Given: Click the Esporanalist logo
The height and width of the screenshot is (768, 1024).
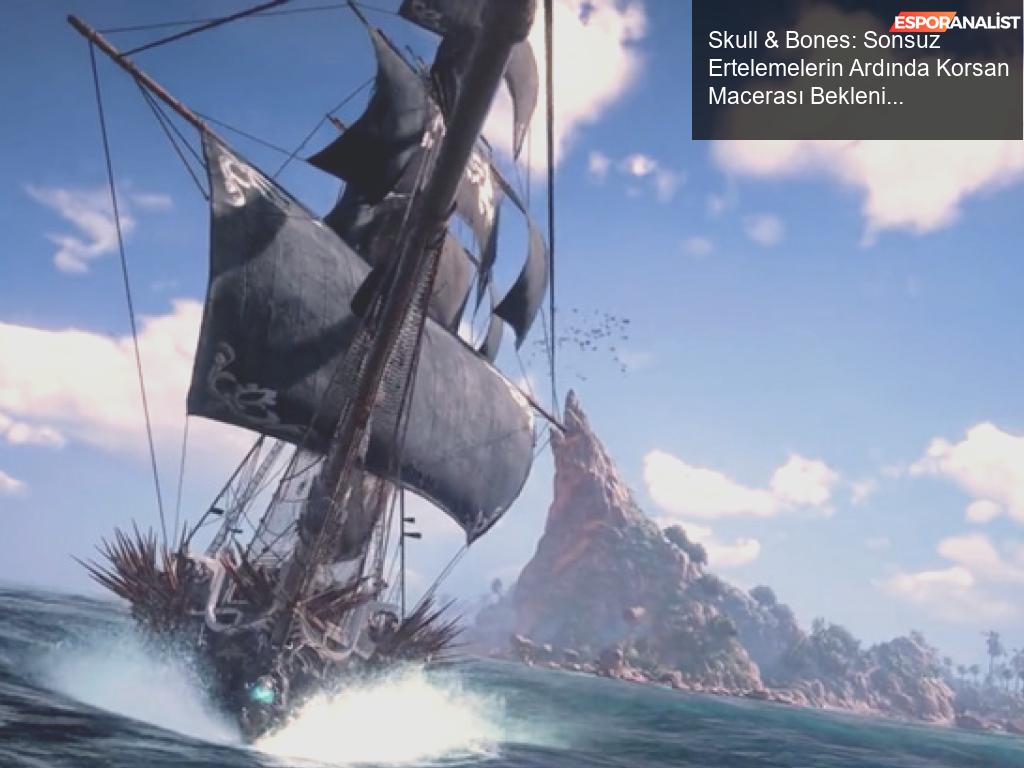Looking at the screenshot, I should coord(955,21).
